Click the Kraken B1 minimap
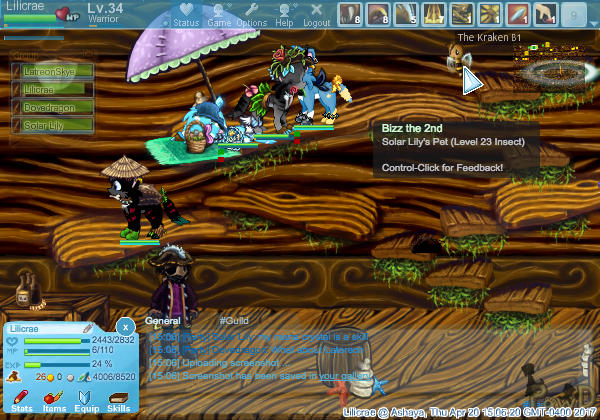This screenshot has width=600, height=420. point(548,68)
